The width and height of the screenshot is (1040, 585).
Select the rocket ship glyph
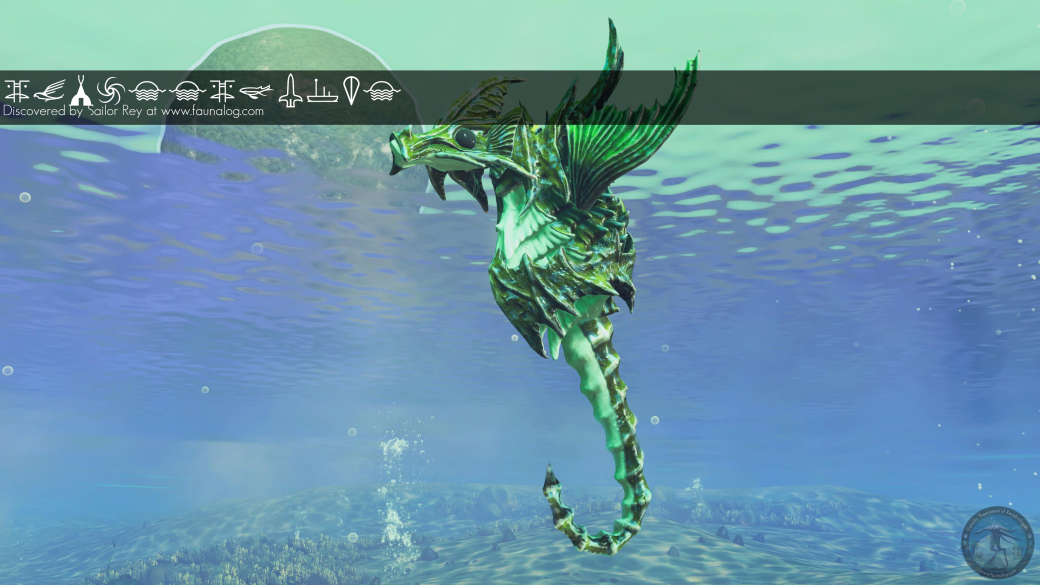tap(290, 91)
